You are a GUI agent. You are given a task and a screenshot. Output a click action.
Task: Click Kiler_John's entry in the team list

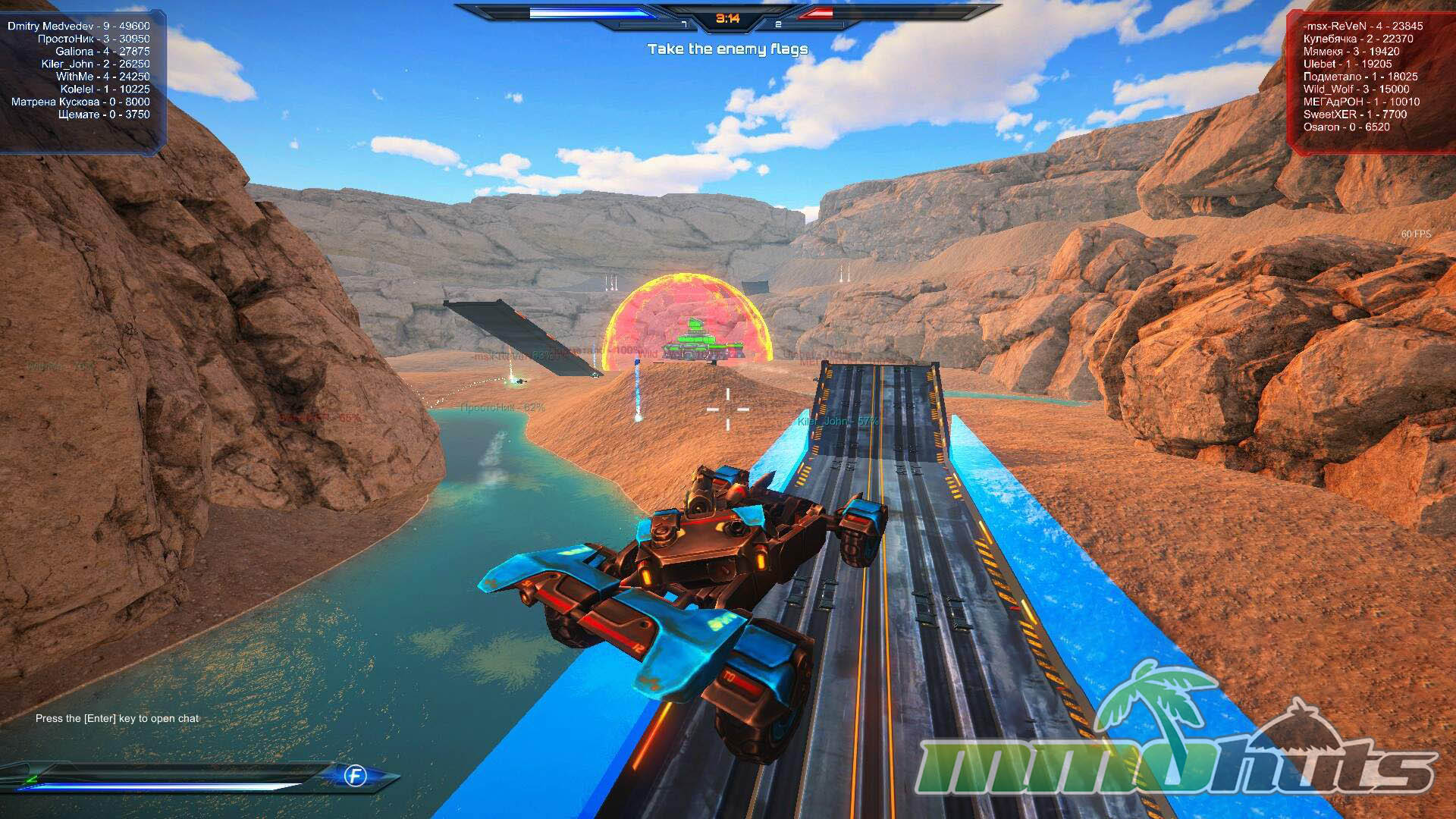(x=96, y=64)
